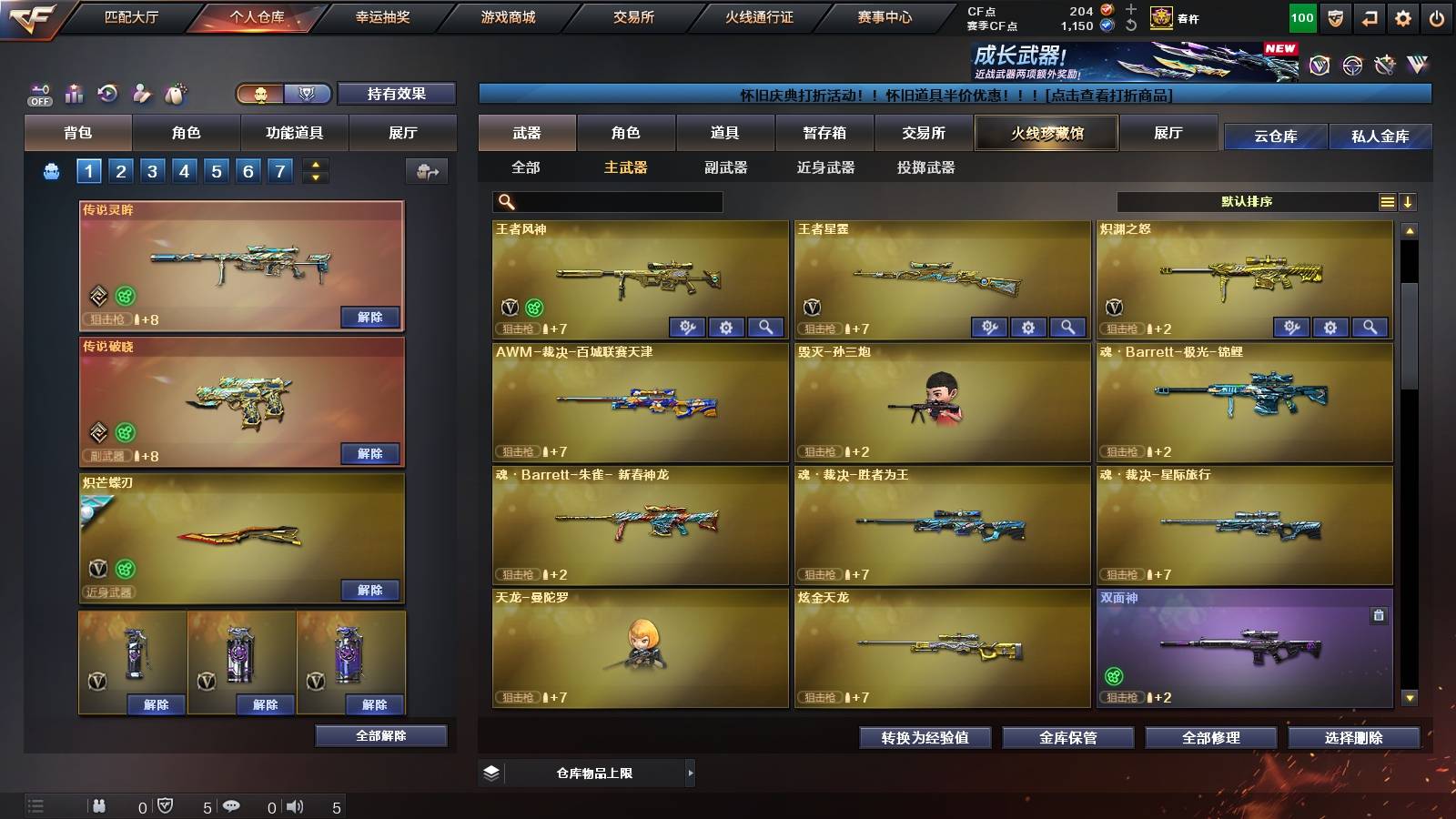Click the magnifier preview icon on 炽渊之怒 card
1456x819 pixels.
tap(1368, 326)
